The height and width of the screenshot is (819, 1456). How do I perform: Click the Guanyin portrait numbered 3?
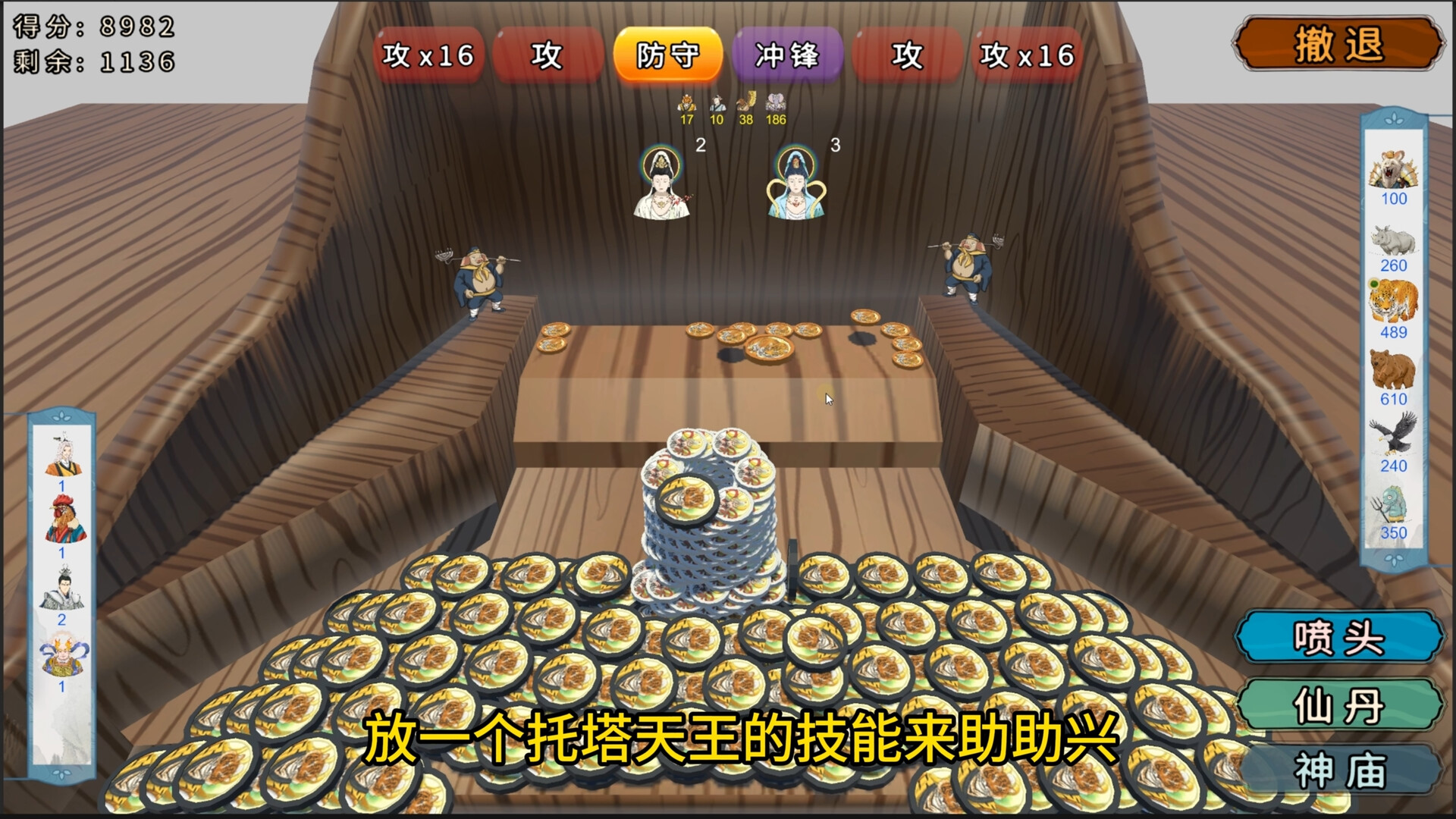click(795, 182)
